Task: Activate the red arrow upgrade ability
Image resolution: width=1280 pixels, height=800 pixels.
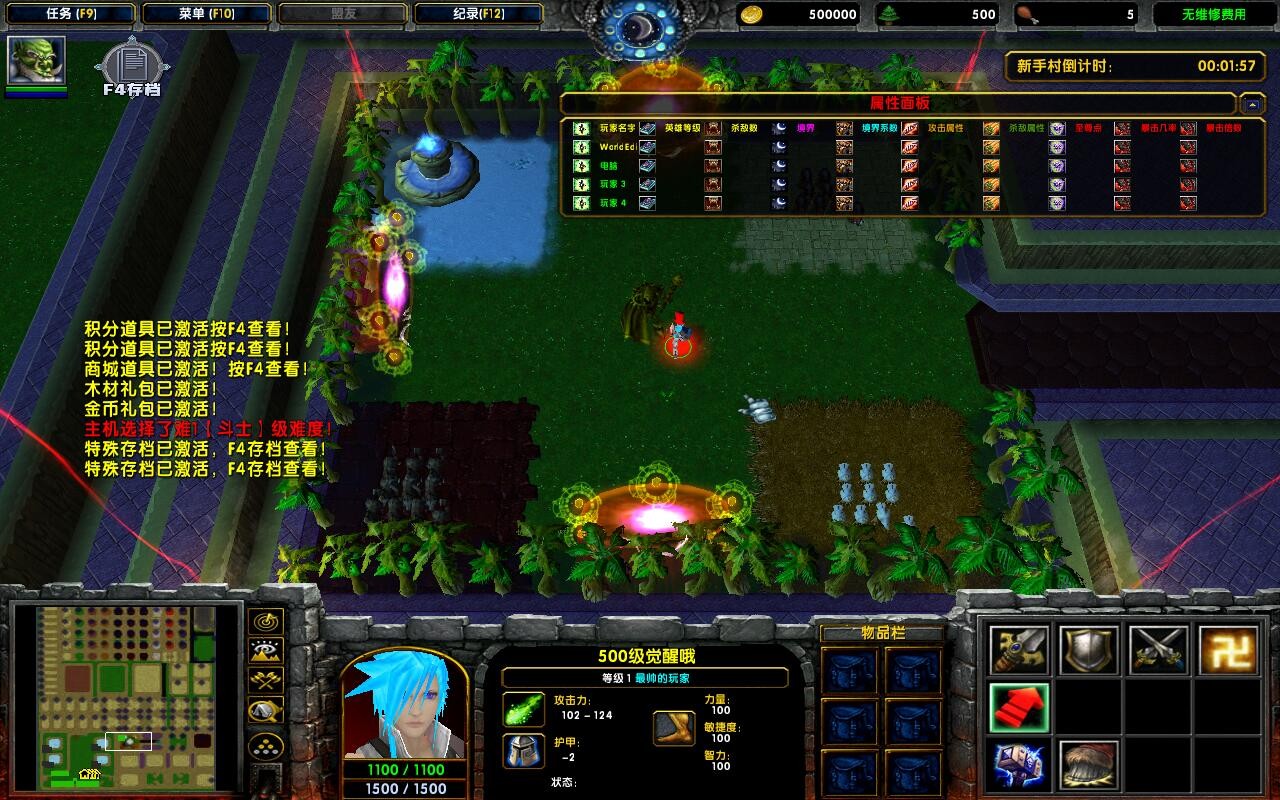Action: tap(1019, 708)
